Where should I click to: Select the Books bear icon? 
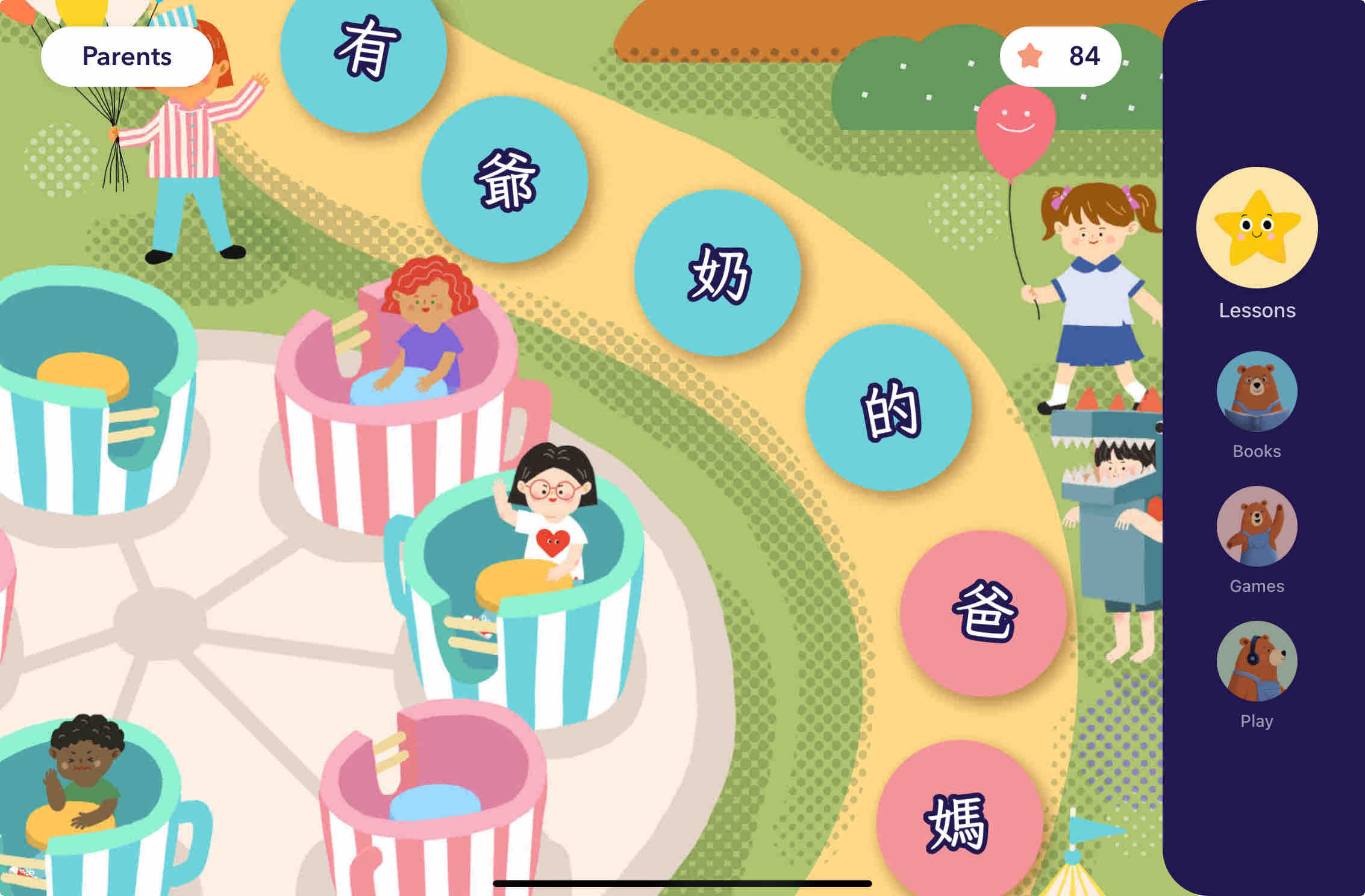click(1257, 391)
